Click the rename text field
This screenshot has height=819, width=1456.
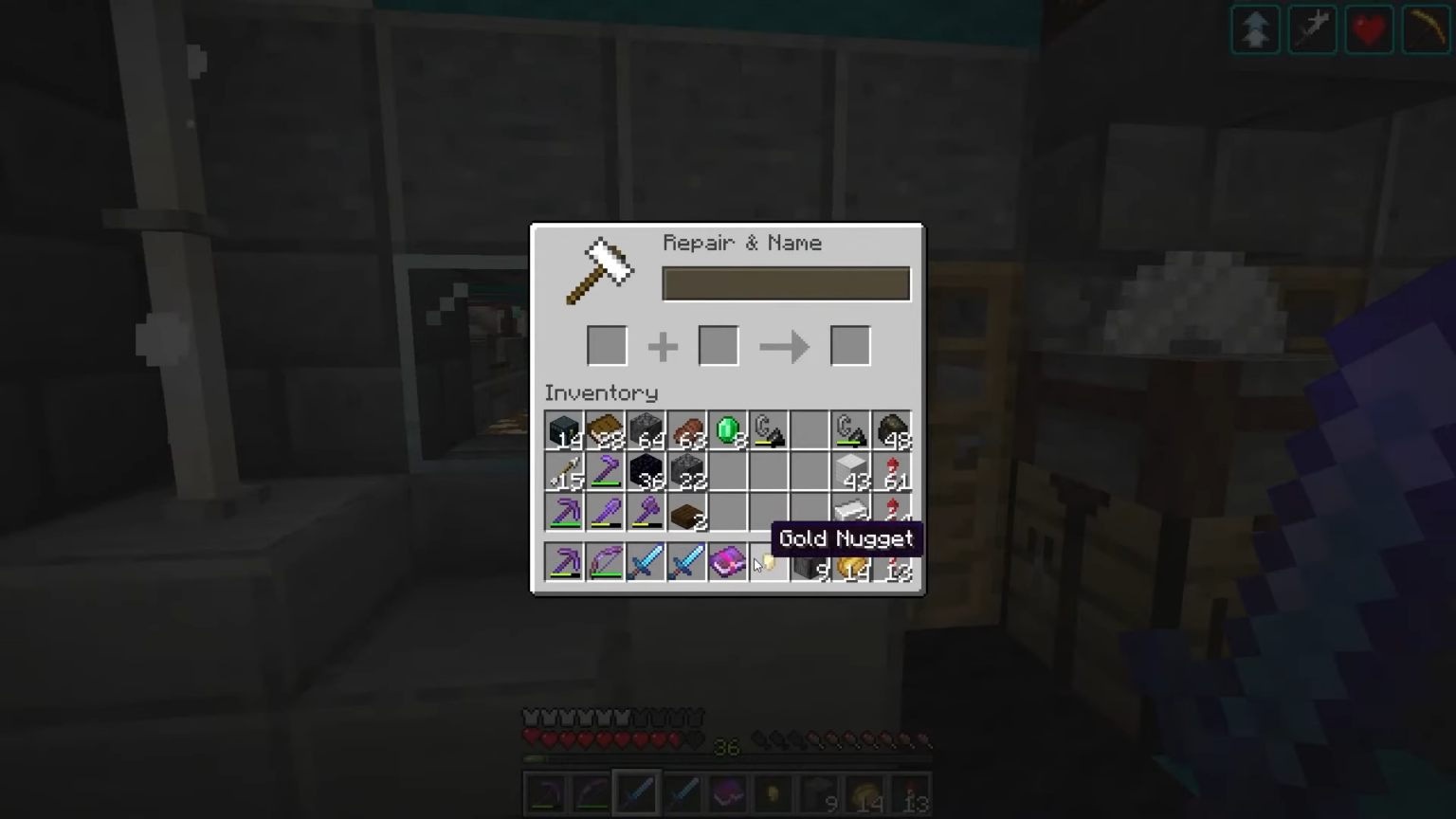pos(785,283)
